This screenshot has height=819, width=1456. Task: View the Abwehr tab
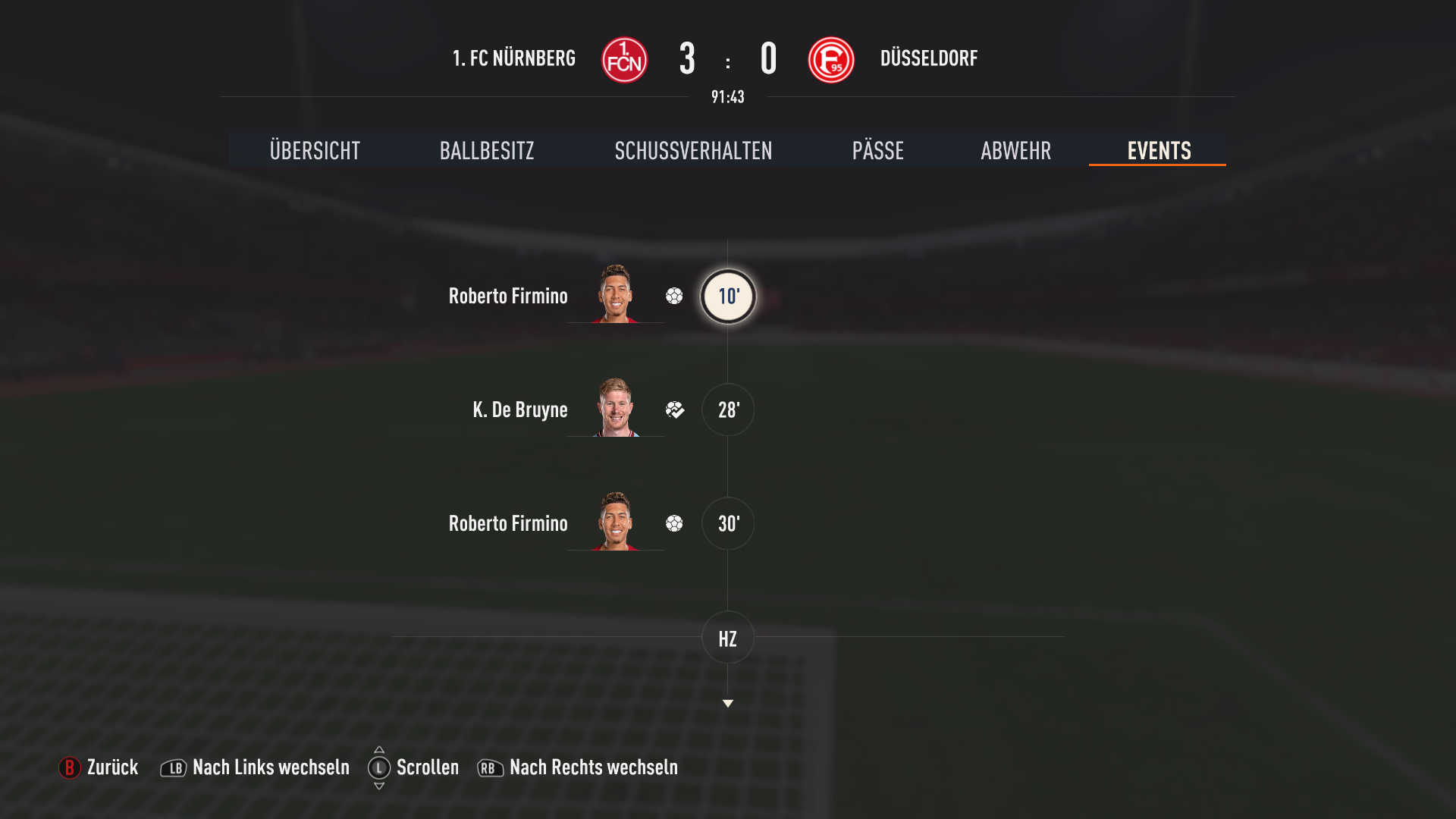[x=1015, y=150]
